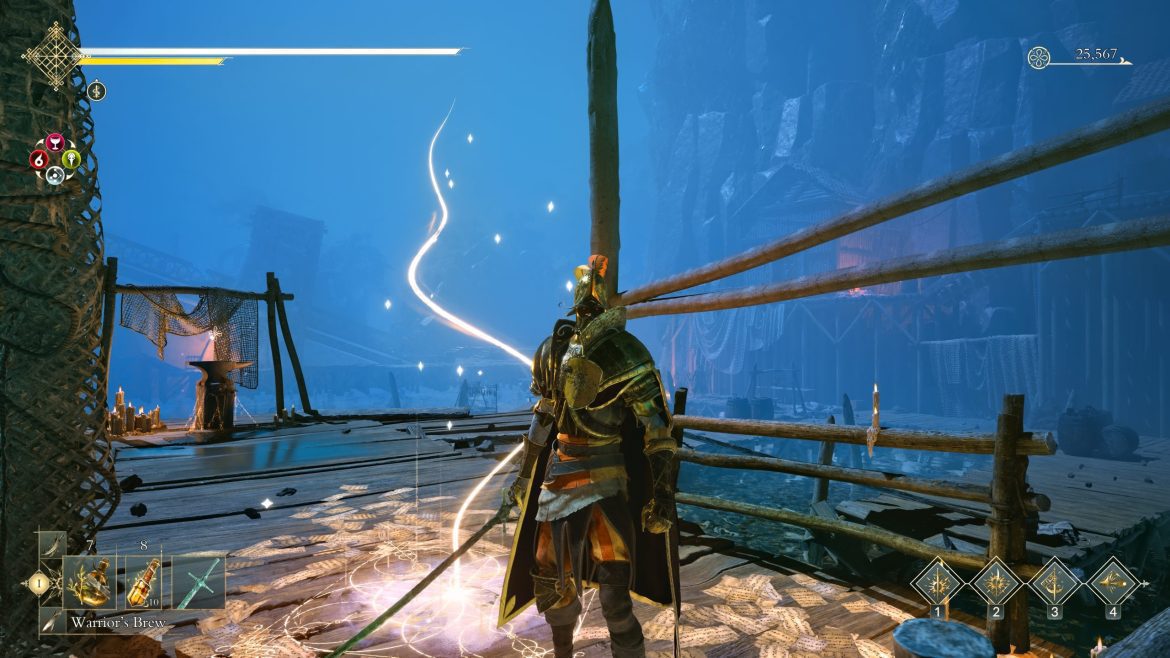The image size is (1170, 658).
Task: Click the ornate gold diamond character emblem
Action: (x=52, y=55)
